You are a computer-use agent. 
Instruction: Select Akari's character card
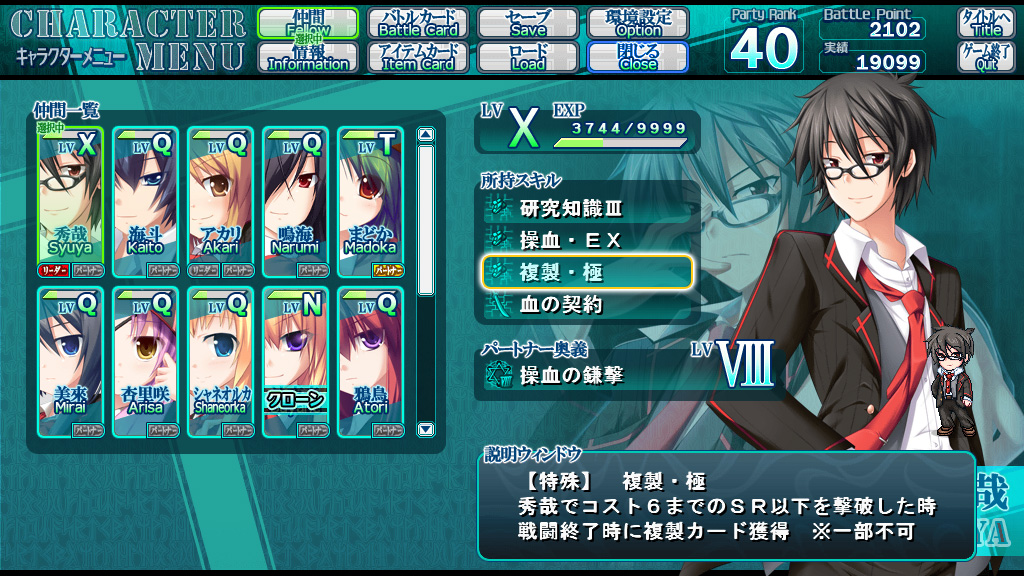220,201
